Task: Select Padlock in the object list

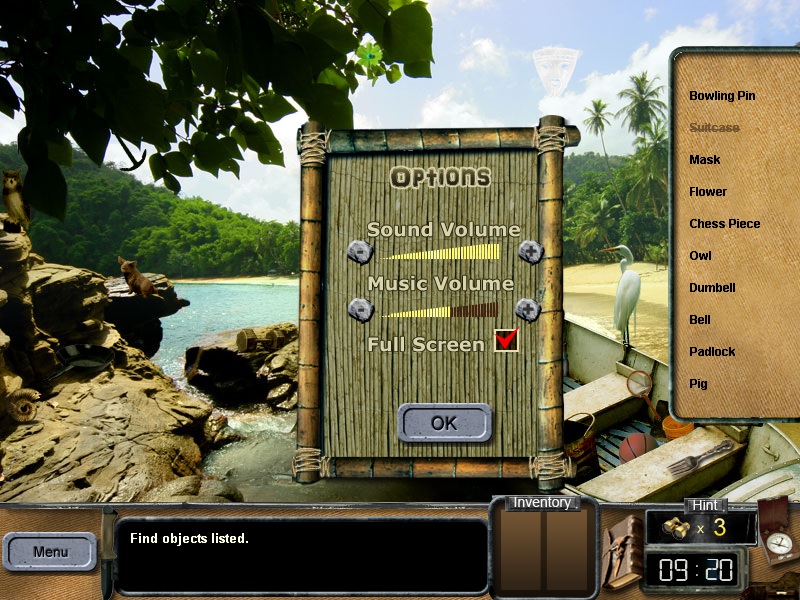Action: pos(712,352)
